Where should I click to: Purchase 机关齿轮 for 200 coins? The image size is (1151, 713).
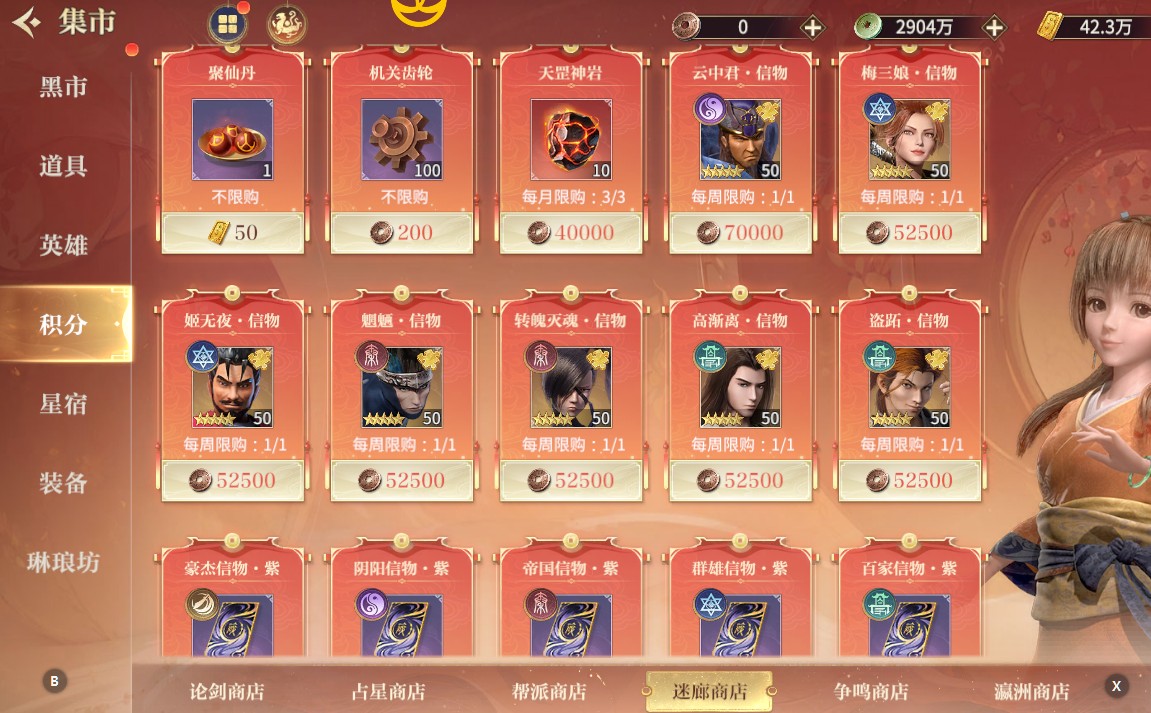pyautogui.click(x=401, y=233)
